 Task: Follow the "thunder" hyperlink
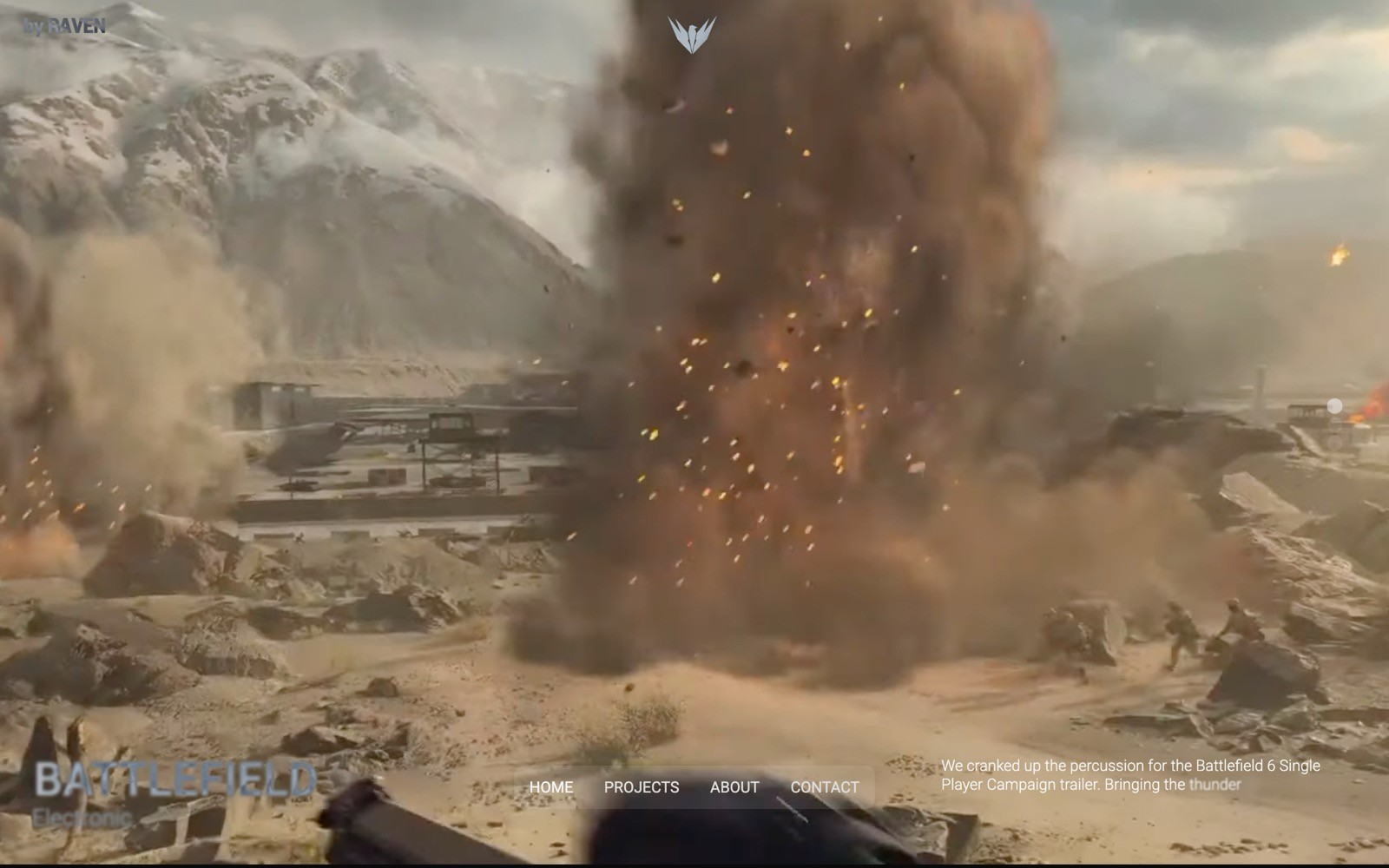(x=1215, y=784)
